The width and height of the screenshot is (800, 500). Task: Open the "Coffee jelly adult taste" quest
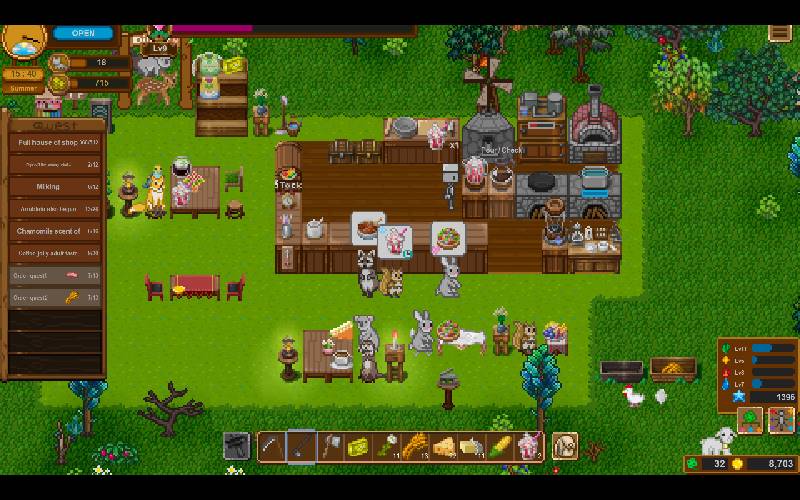pyautogui.click(x=56, y=253)
